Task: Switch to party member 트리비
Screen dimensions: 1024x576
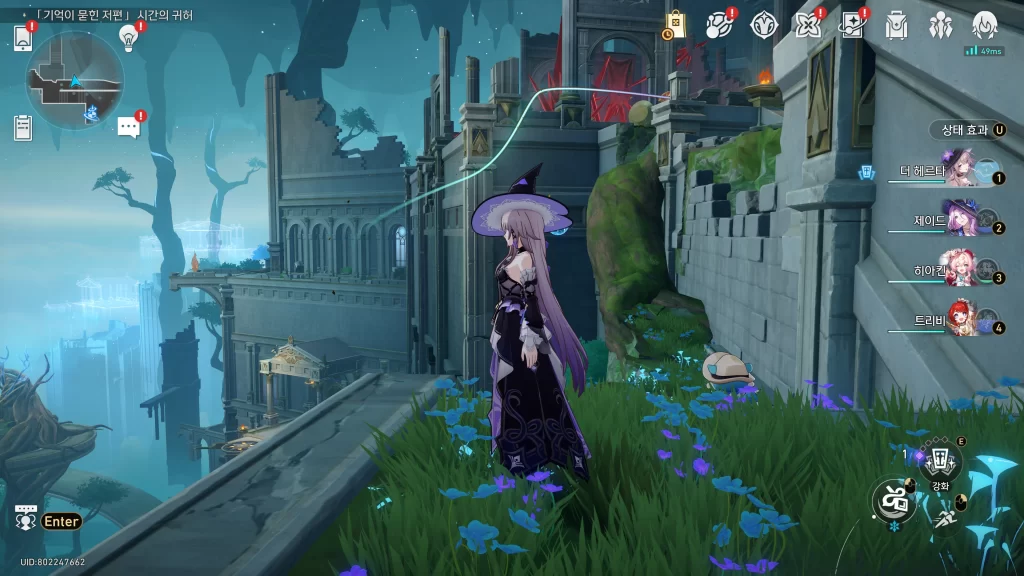Action: [961, 320]
